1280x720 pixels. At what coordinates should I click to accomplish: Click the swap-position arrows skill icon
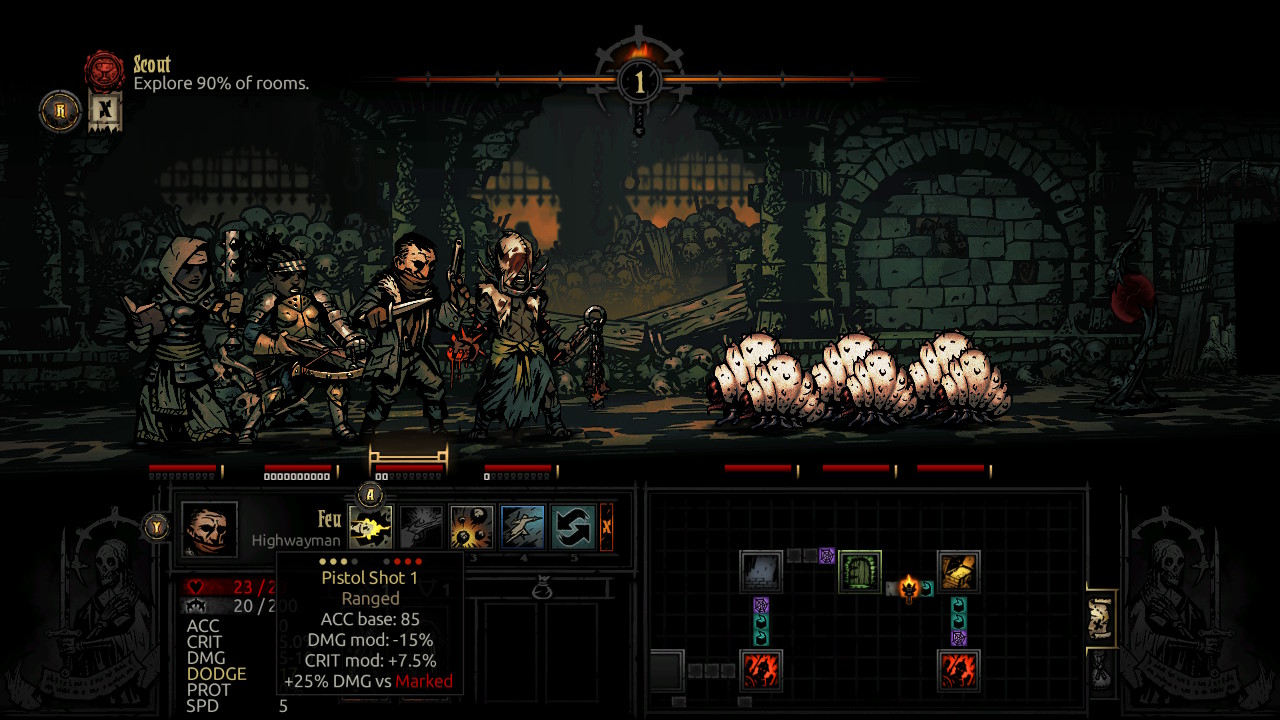(571, 525)
